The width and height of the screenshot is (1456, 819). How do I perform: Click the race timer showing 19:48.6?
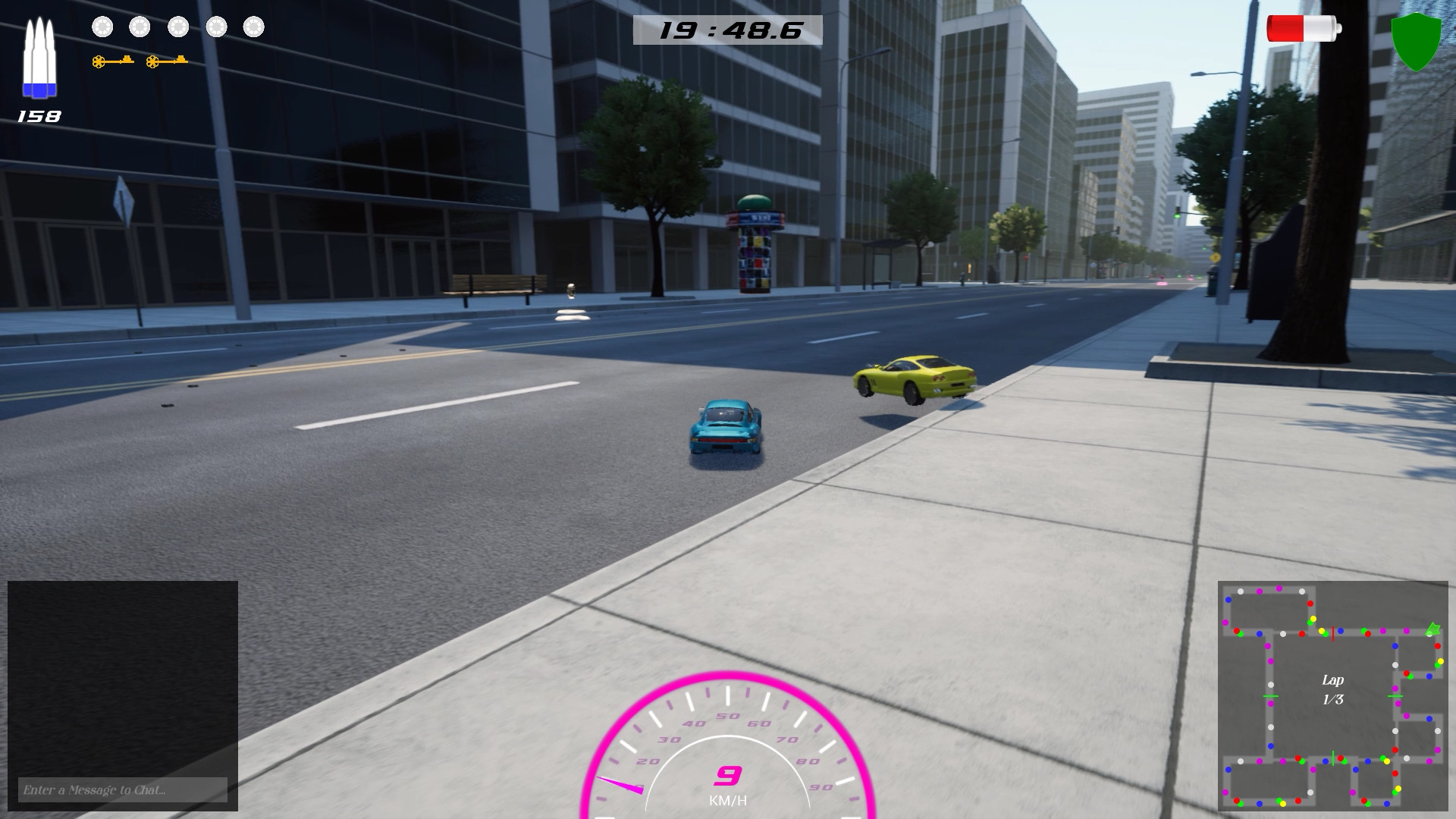click(x=730, y=29)
